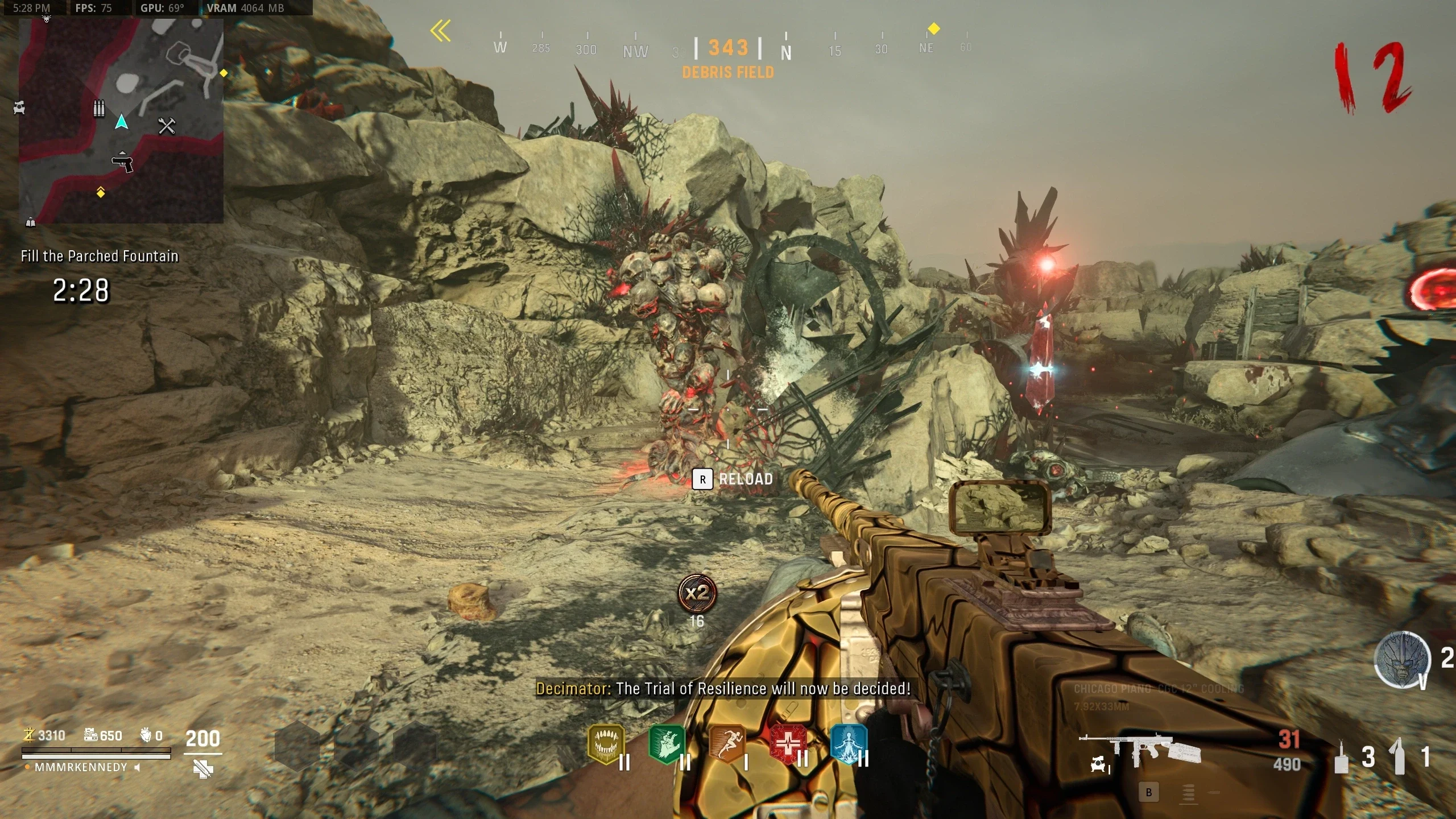This screenshot has width=1456, height=819.
Task: Activate the frost mask artifact ability
Action: 1402,660
